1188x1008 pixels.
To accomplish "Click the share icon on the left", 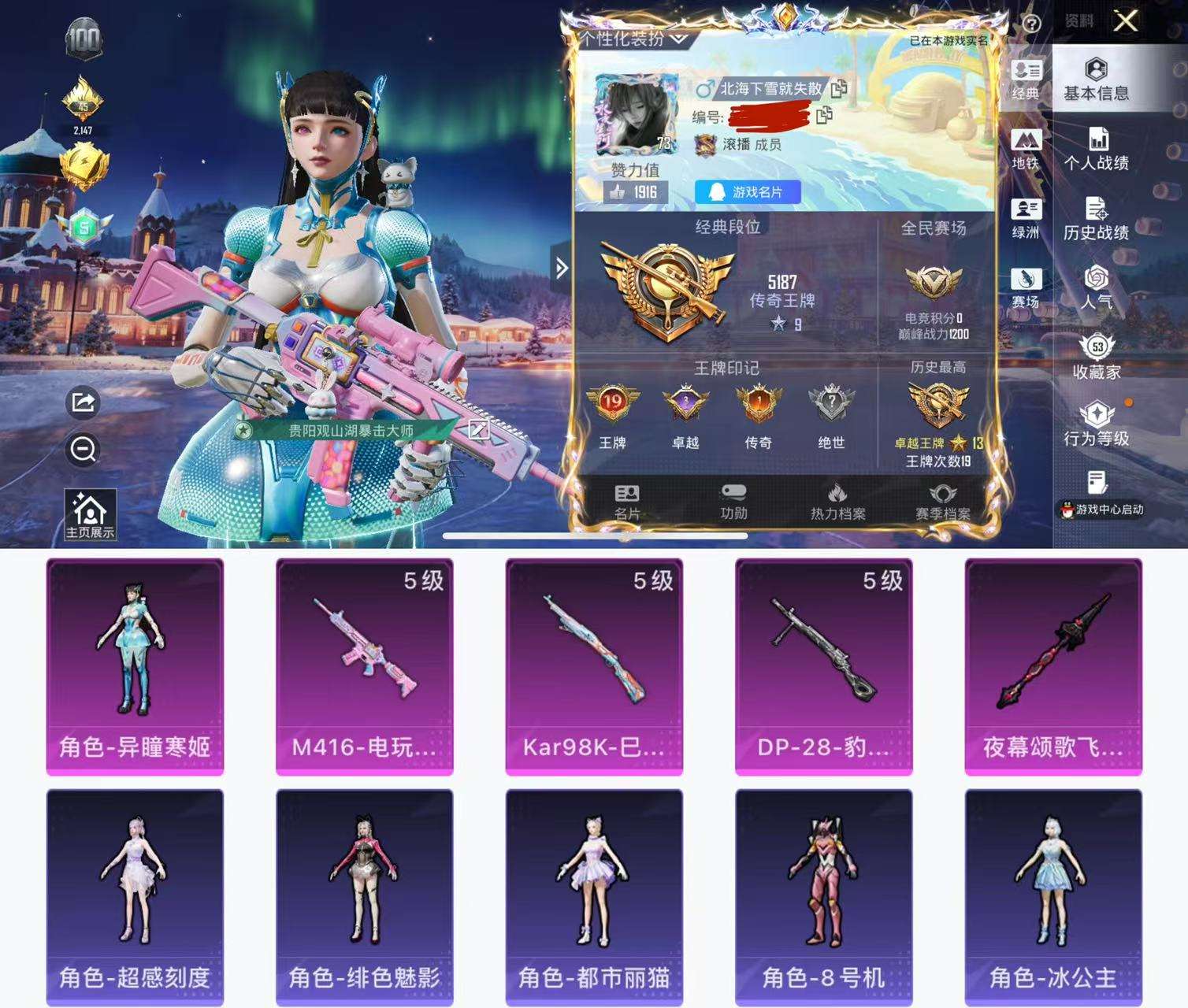I will coord(81,402).
